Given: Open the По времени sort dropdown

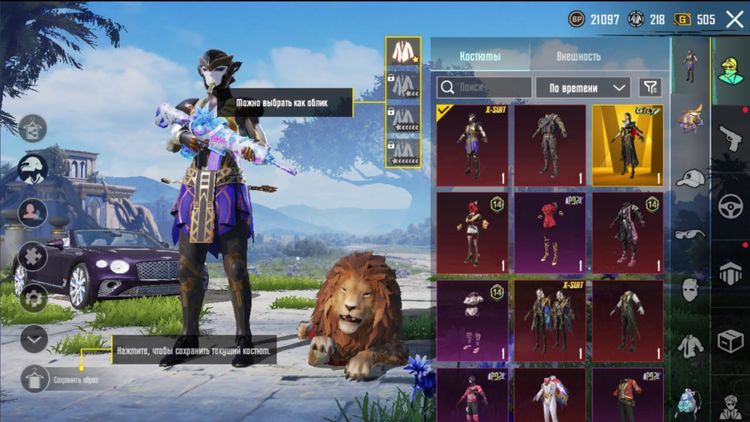Looking at the screenshot, I should click(583, 87).
